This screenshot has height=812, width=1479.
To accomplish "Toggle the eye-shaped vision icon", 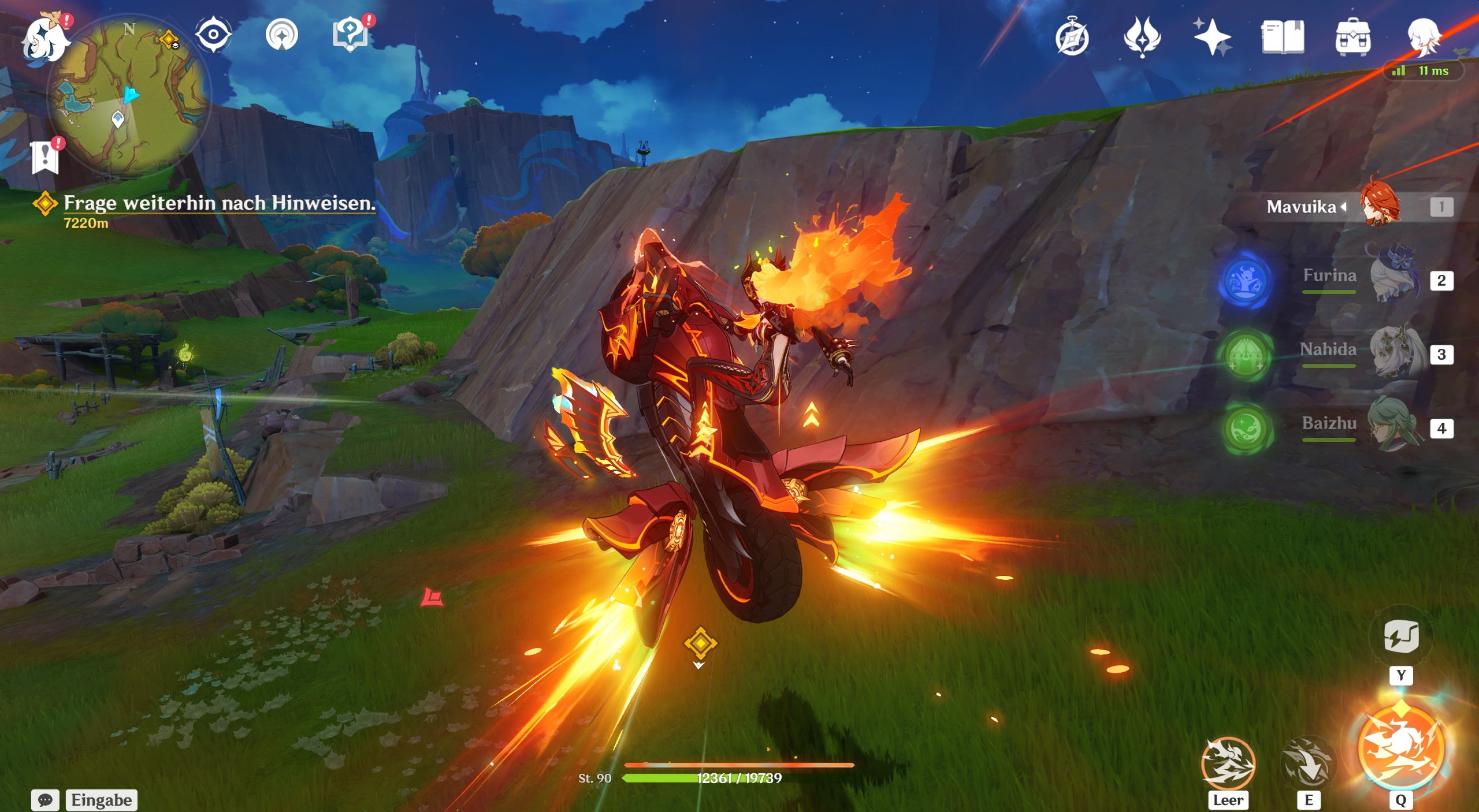I will pyautogui.click(x=212, y=35).
